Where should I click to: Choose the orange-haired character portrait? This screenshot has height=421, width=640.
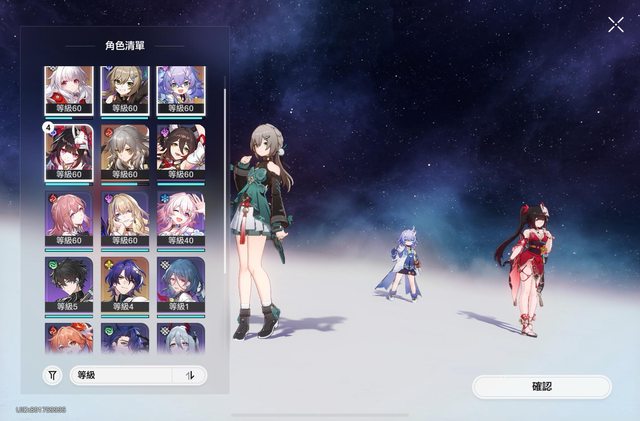(69, 336)
